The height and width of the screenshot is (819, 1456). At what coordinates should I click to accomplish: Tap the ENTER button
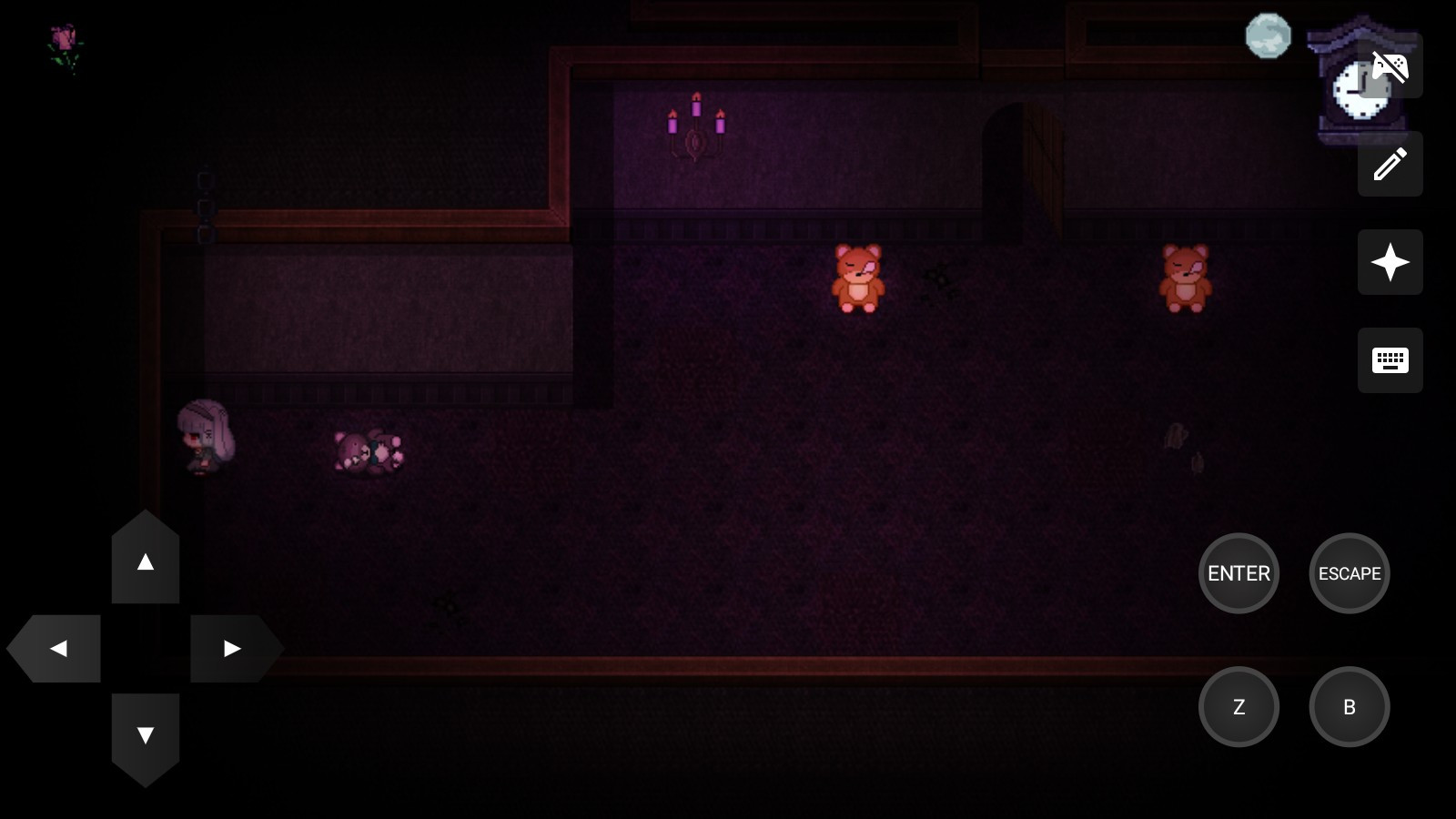[x=1239, y=573]
